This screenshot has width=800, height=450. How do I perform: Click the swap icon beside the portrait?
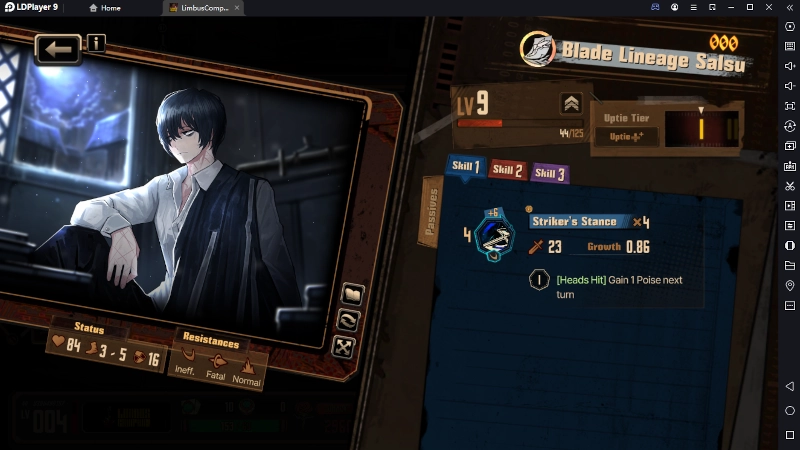pyautogui.click(x=349, y=320)
